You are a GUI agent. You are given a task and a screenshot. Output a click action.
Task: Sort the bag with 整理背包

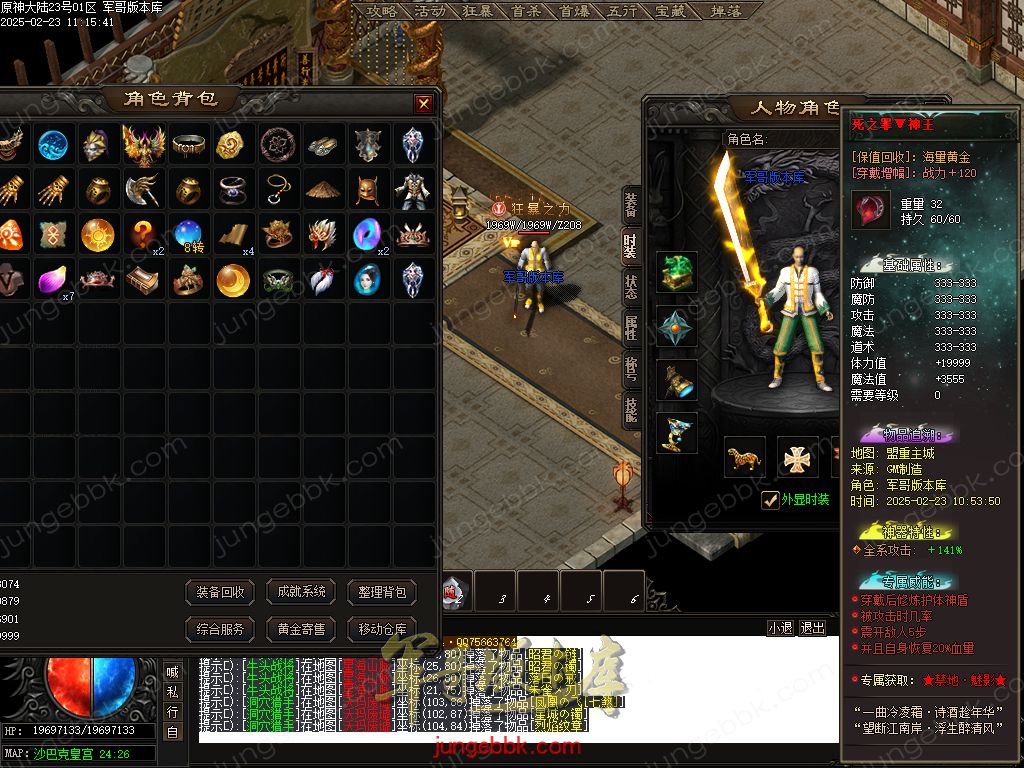tap(382, 592)
